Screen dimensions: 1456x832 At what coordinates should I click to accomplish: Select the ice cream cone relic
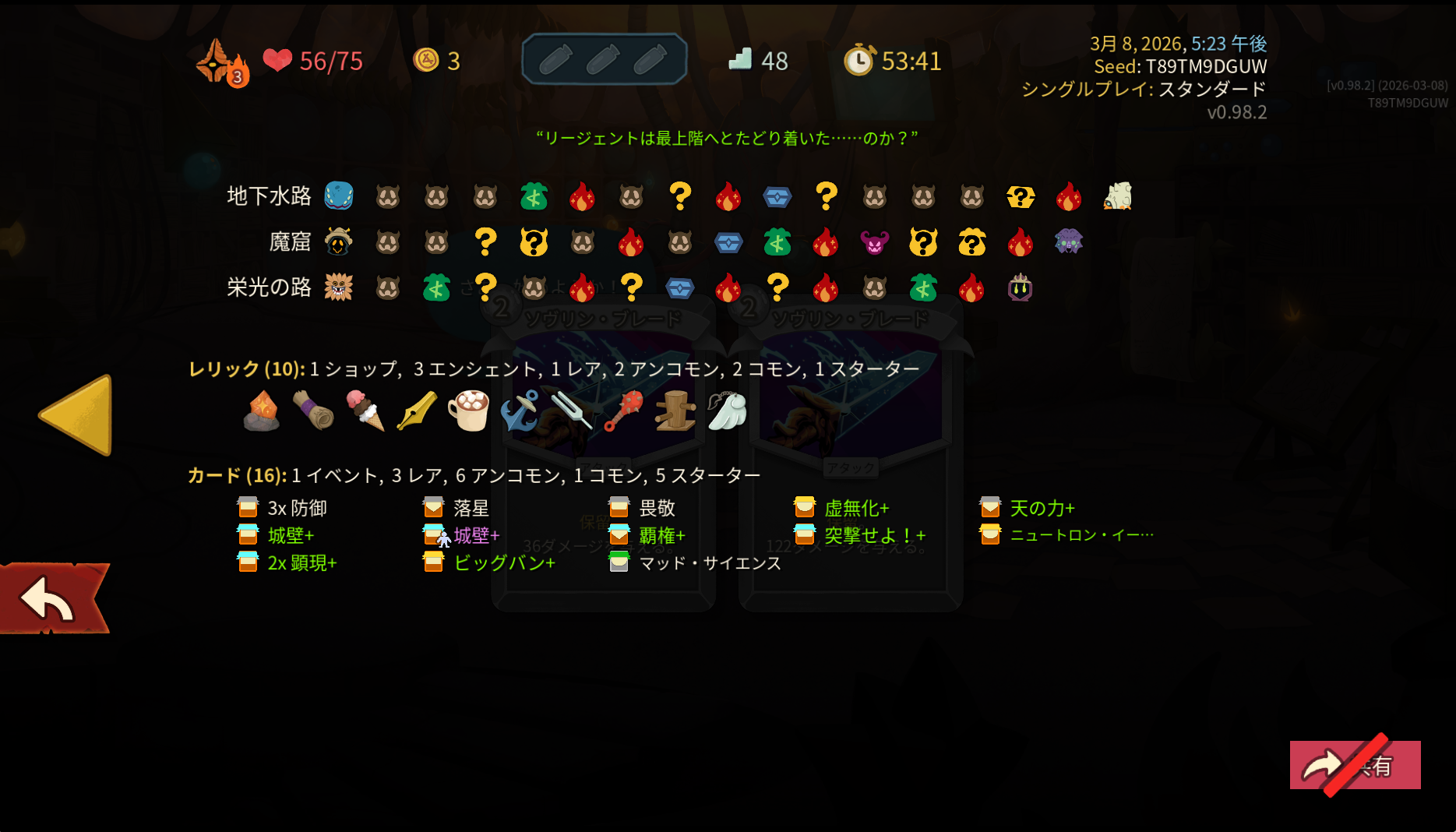pyautogui.click(x=365, y=411)
